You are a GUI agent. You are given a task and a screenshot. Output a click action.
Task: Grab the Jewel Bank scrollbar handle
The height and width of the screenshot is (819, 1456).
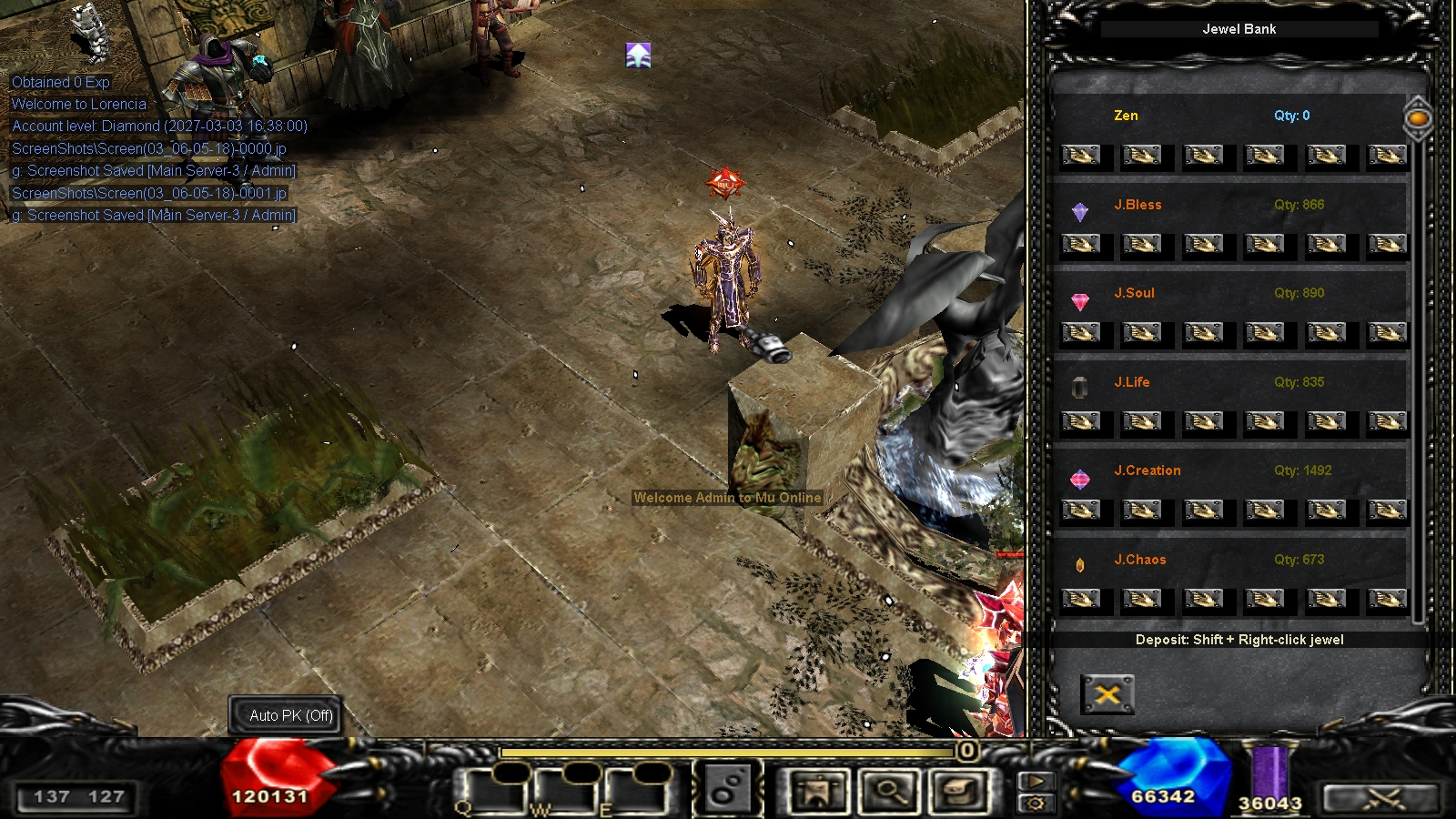1418,118
